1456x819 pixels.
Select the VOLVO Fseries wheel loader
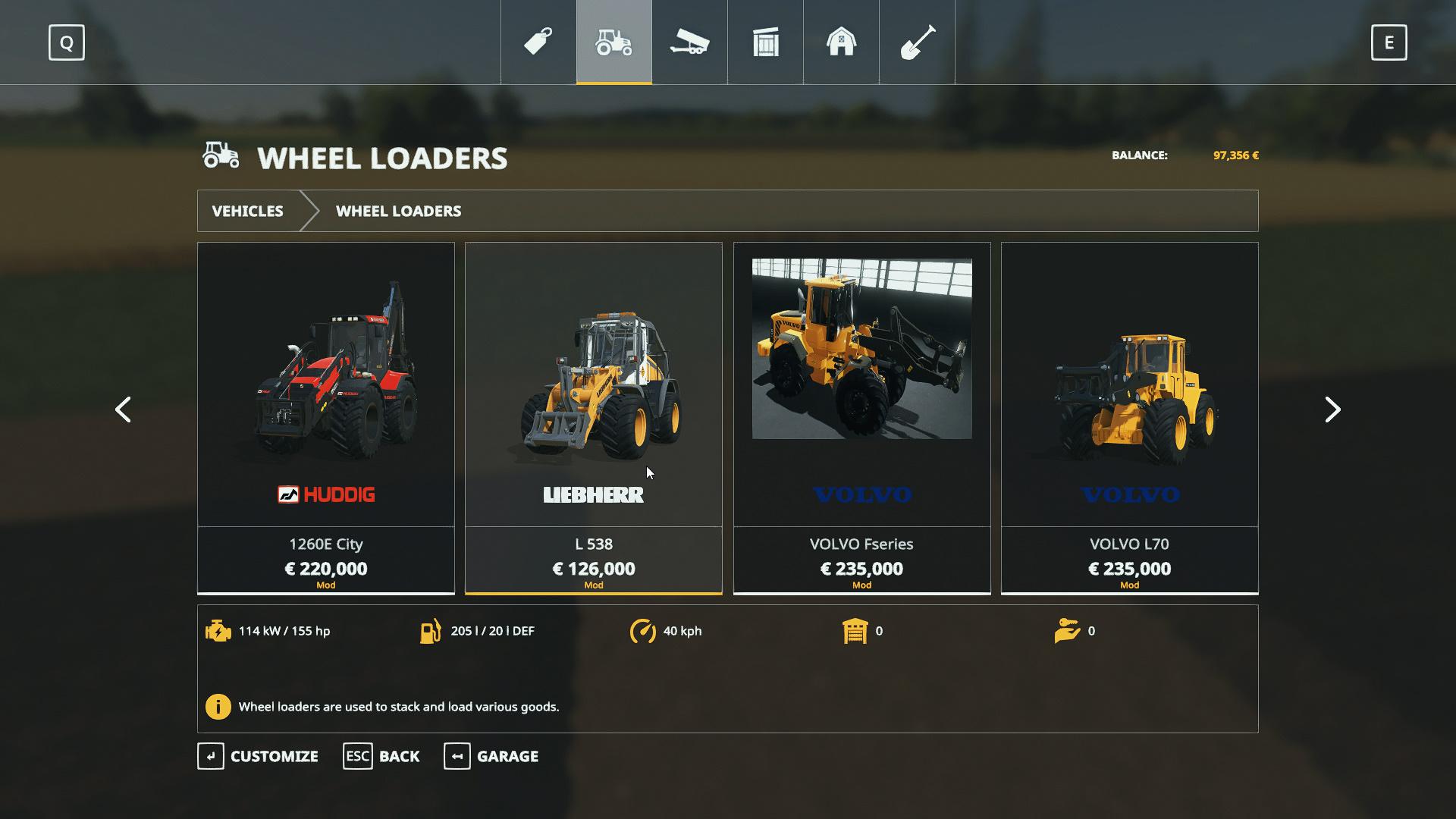coord(861,417)
